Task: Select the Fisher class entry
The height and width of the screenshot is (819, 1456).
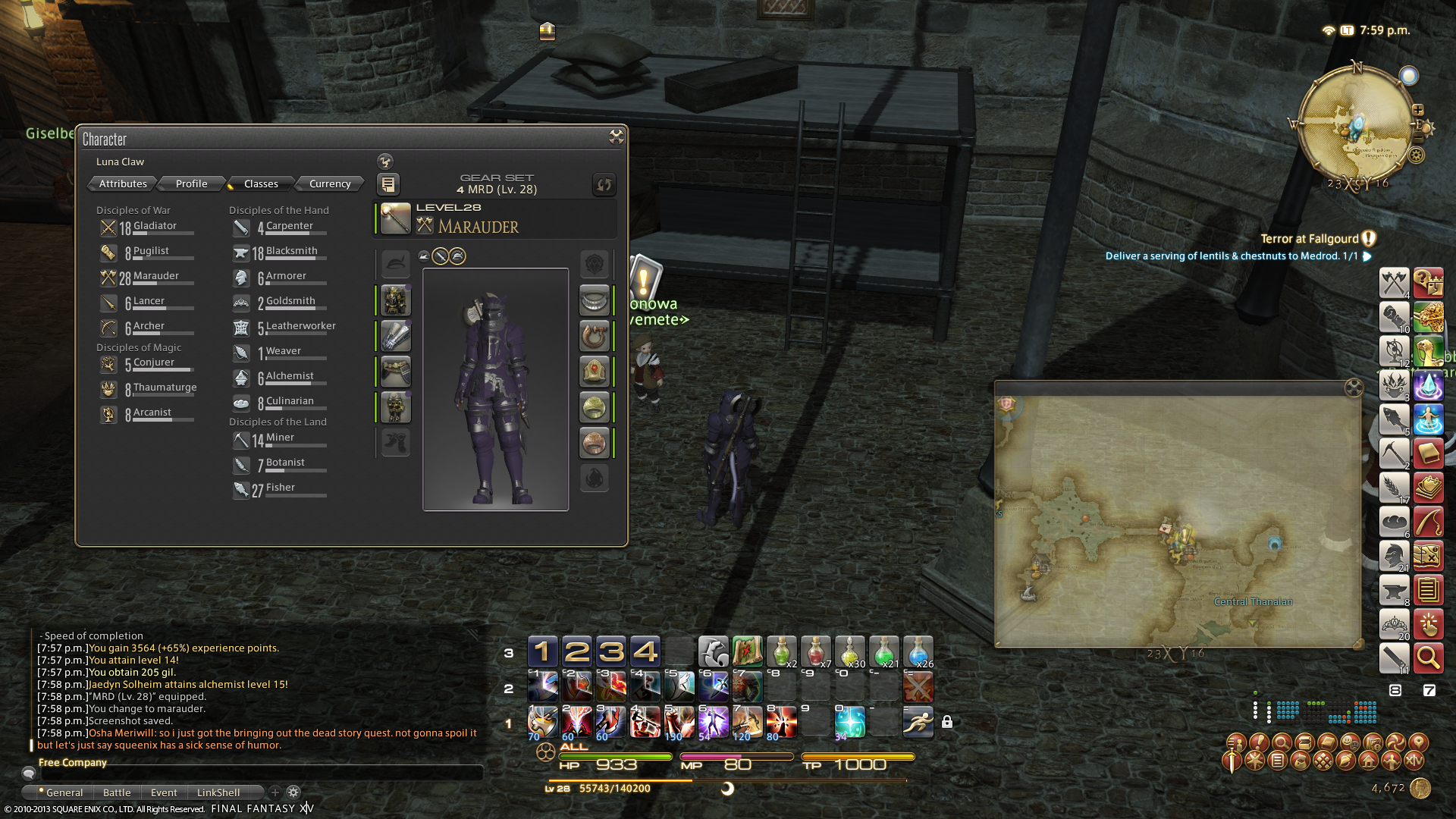Action: [x=280, y=488]
